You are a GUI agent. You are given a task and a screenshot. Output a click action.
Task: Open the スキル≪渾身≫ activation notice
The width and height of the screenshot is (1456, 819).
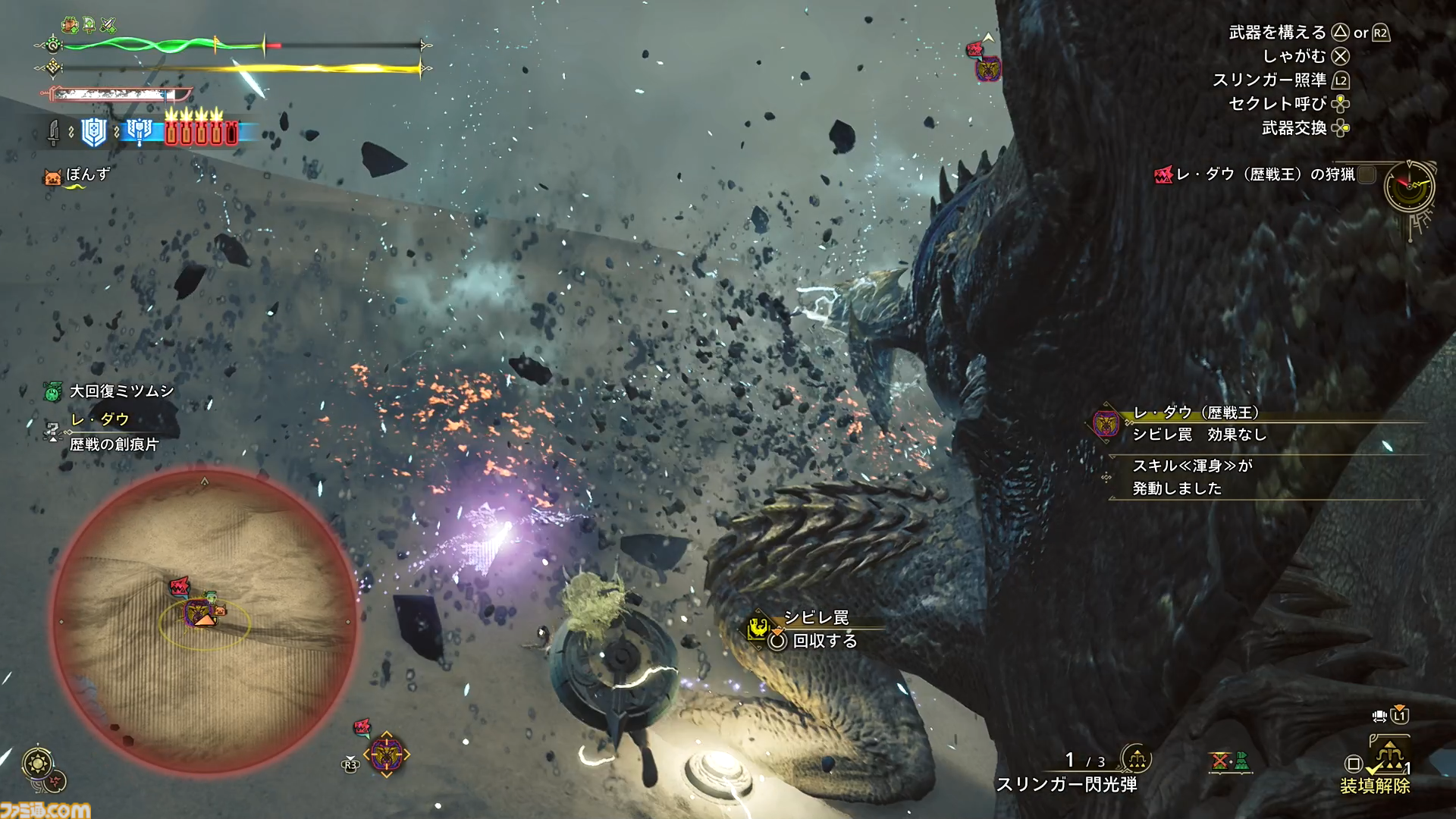click(x=1191, y=477)
